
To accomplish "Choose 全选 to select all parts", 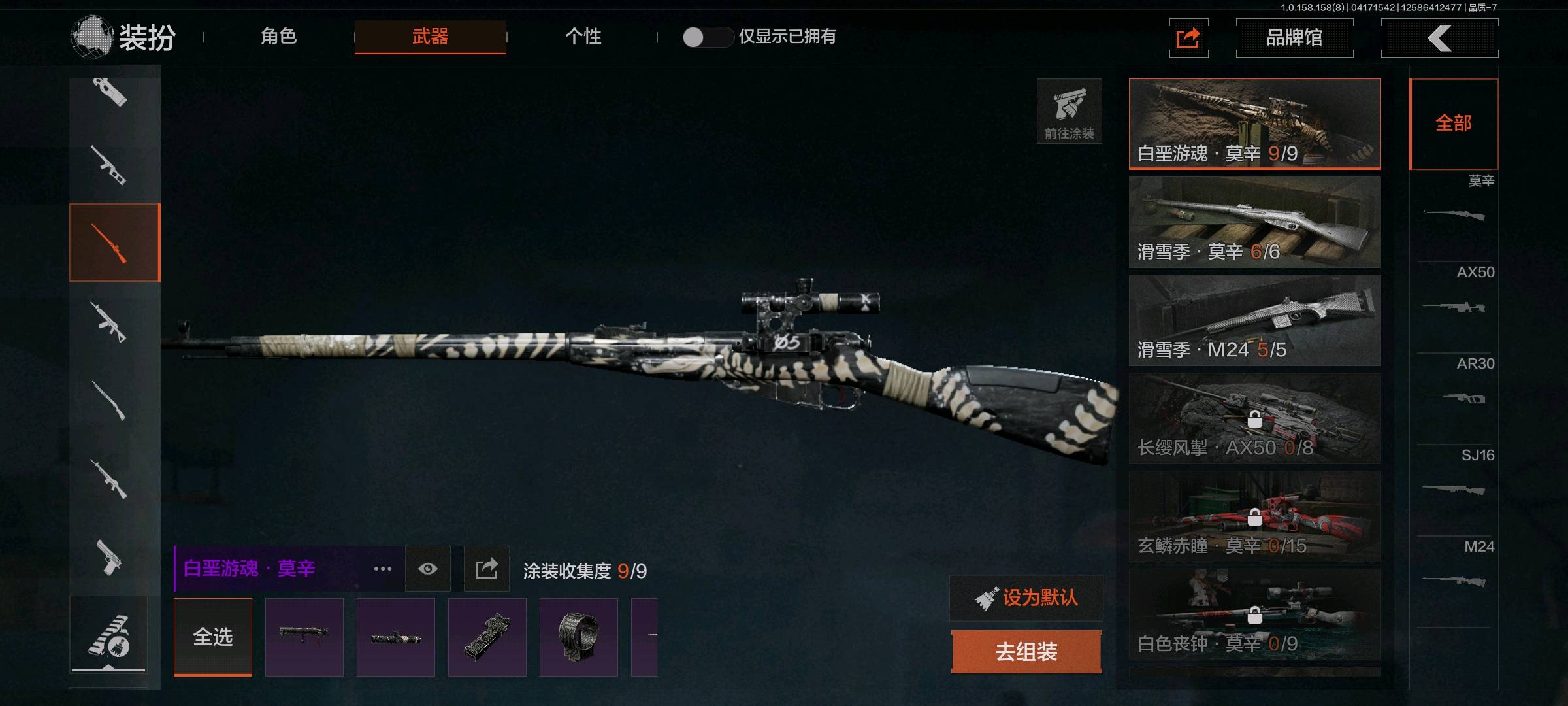I will (213, 637).
